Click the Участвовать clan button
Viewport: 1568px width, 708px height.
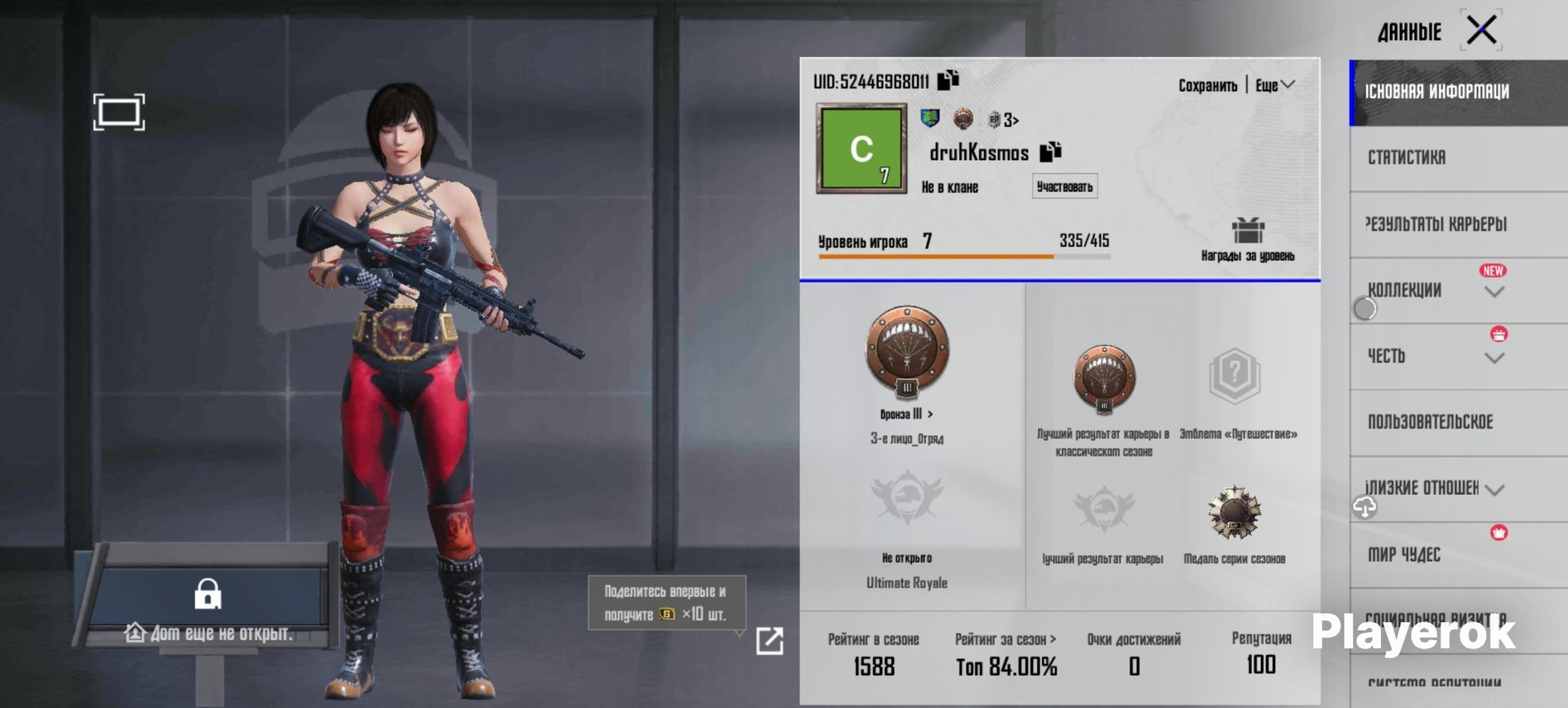pos(1064,187)
